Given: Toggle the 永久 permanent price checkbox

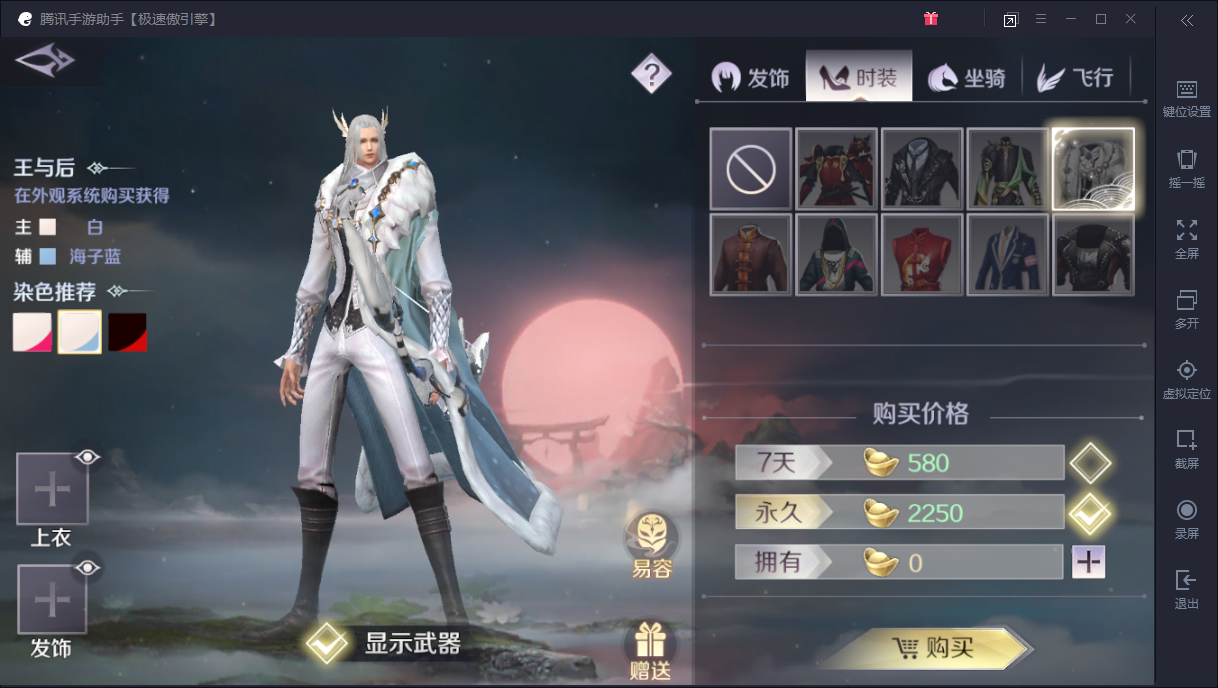Looking at the screenshot, I should point(1089,514).
